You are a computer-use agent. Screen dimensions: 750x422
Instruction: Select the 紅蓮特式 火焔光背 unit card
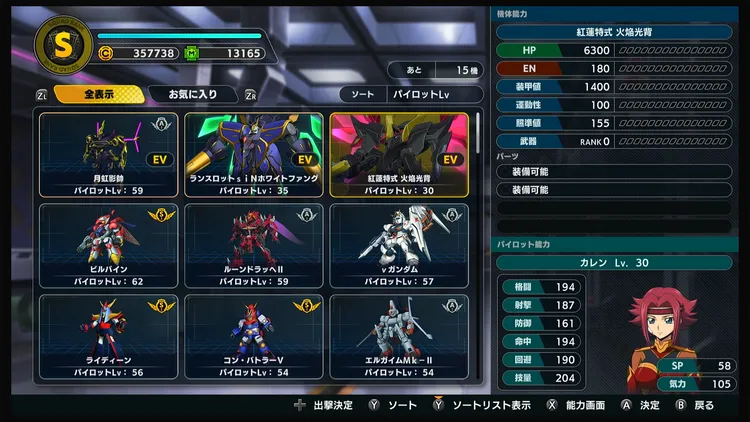(x=399, y=154)
